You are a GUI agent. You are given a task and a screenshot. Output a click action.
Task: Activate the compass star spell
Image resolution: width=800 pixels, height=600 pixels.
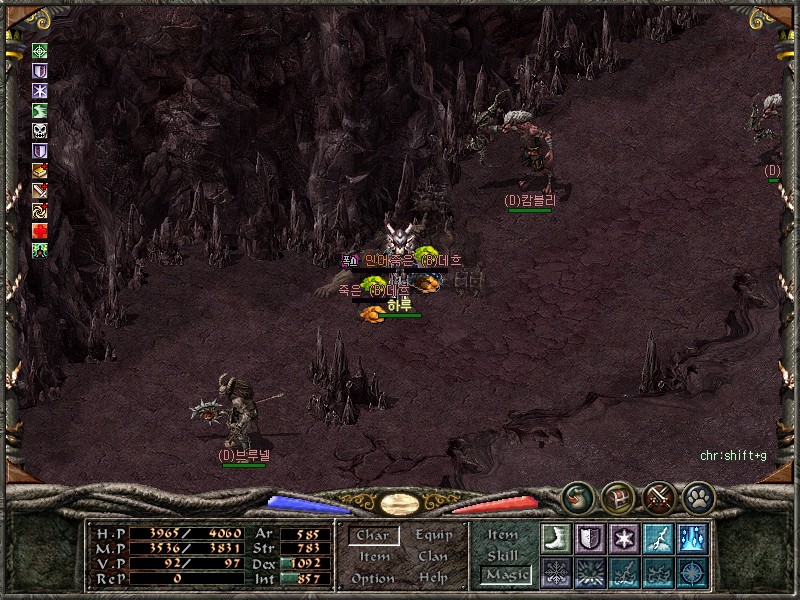[691, 572]
